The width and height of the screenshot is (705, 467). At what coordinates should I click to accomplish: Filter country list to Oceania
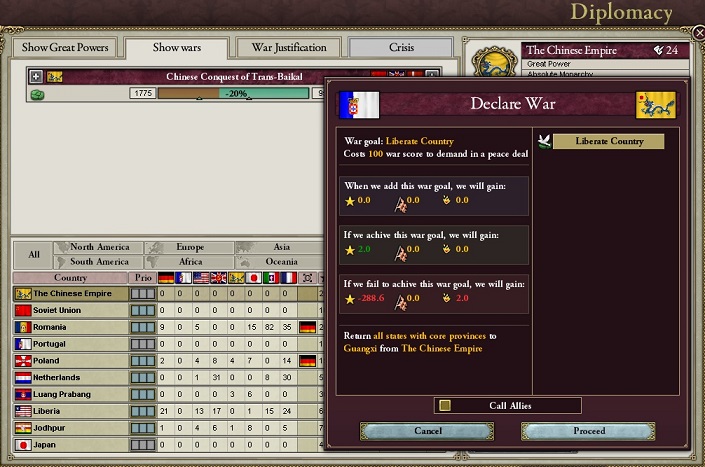(281, 262)
